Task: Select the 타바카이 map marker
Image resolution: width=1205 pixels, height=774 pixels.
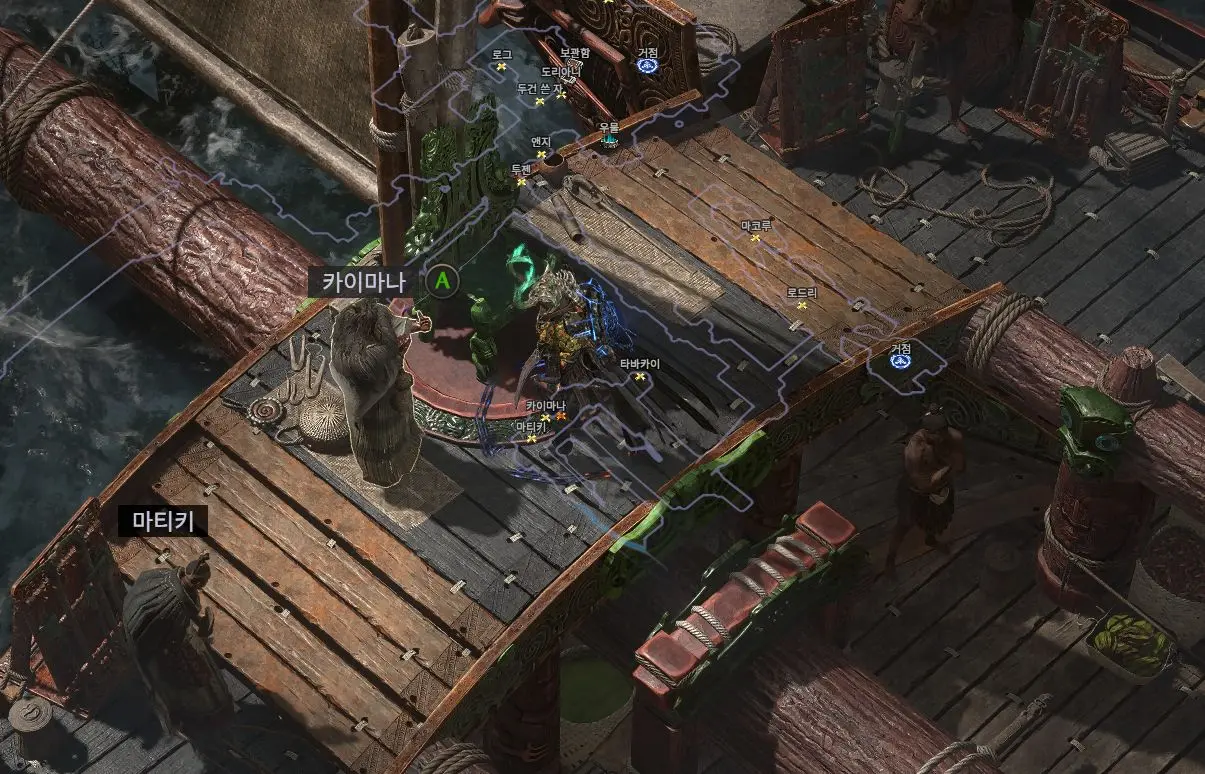Action: [x=639, y=376]
